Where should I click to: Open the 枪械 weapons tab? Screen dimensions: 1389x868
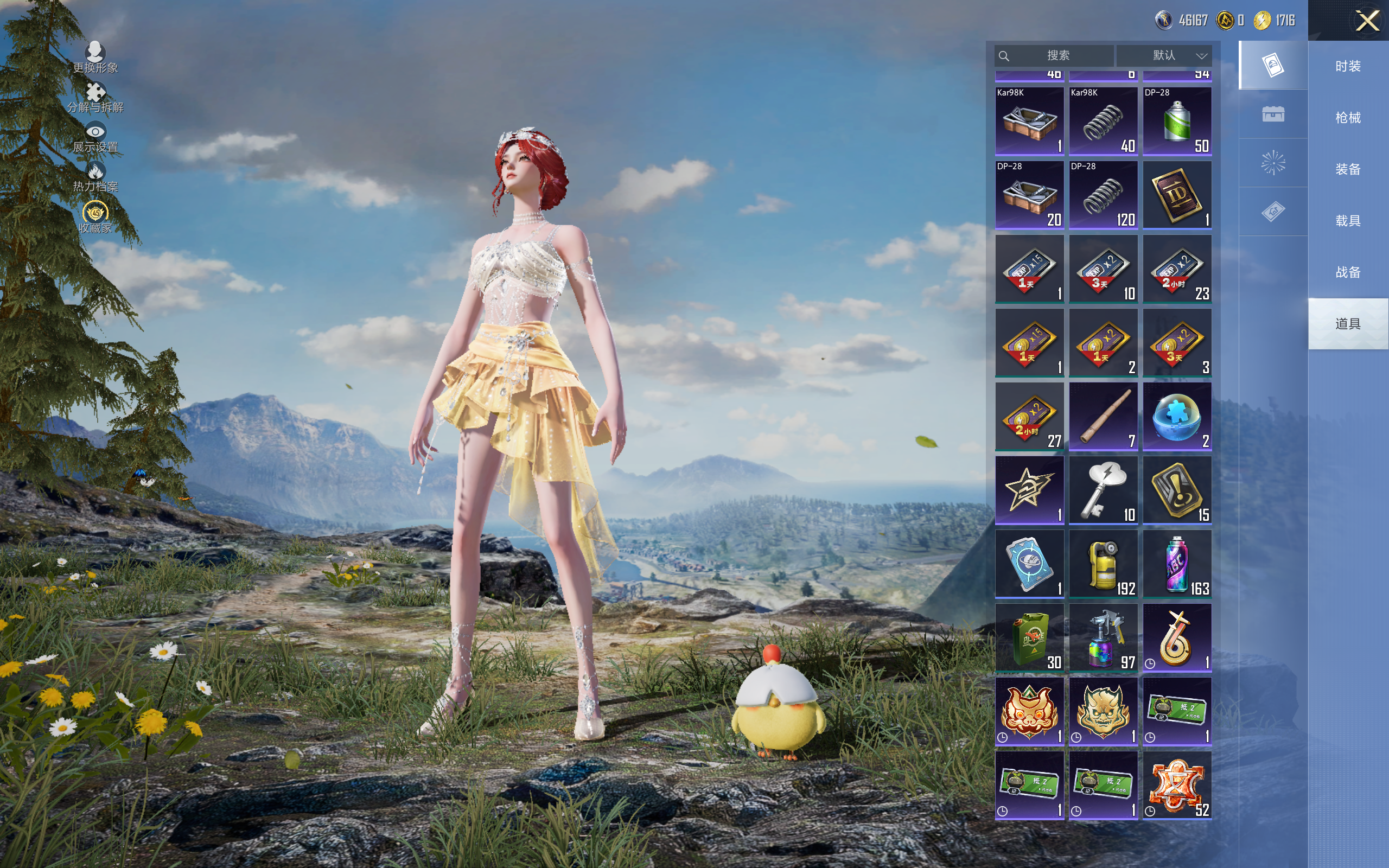pyautogui.click(x=1348, y=118)
